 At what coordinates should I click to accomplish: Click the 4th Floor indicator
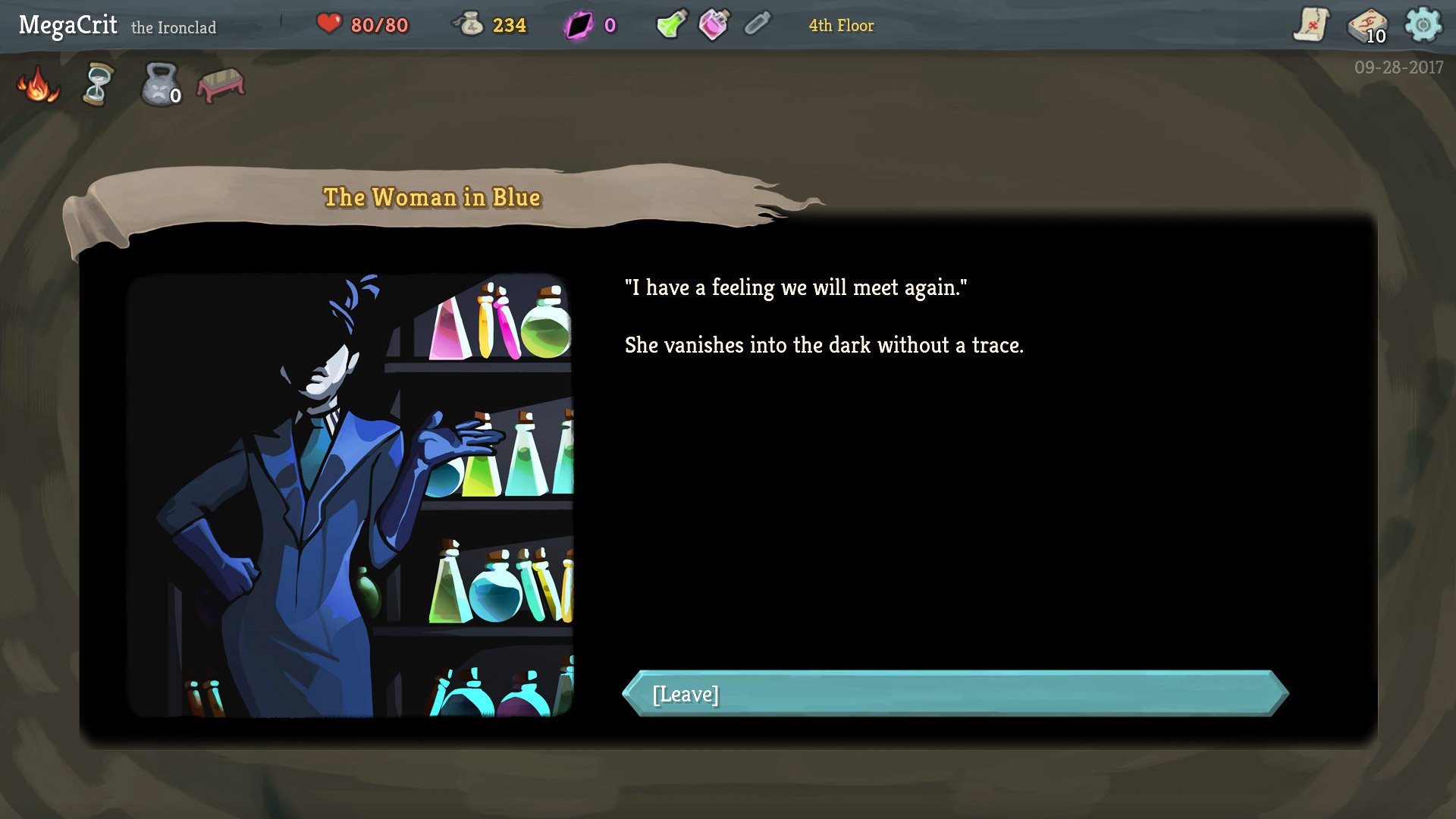point(840,26)
